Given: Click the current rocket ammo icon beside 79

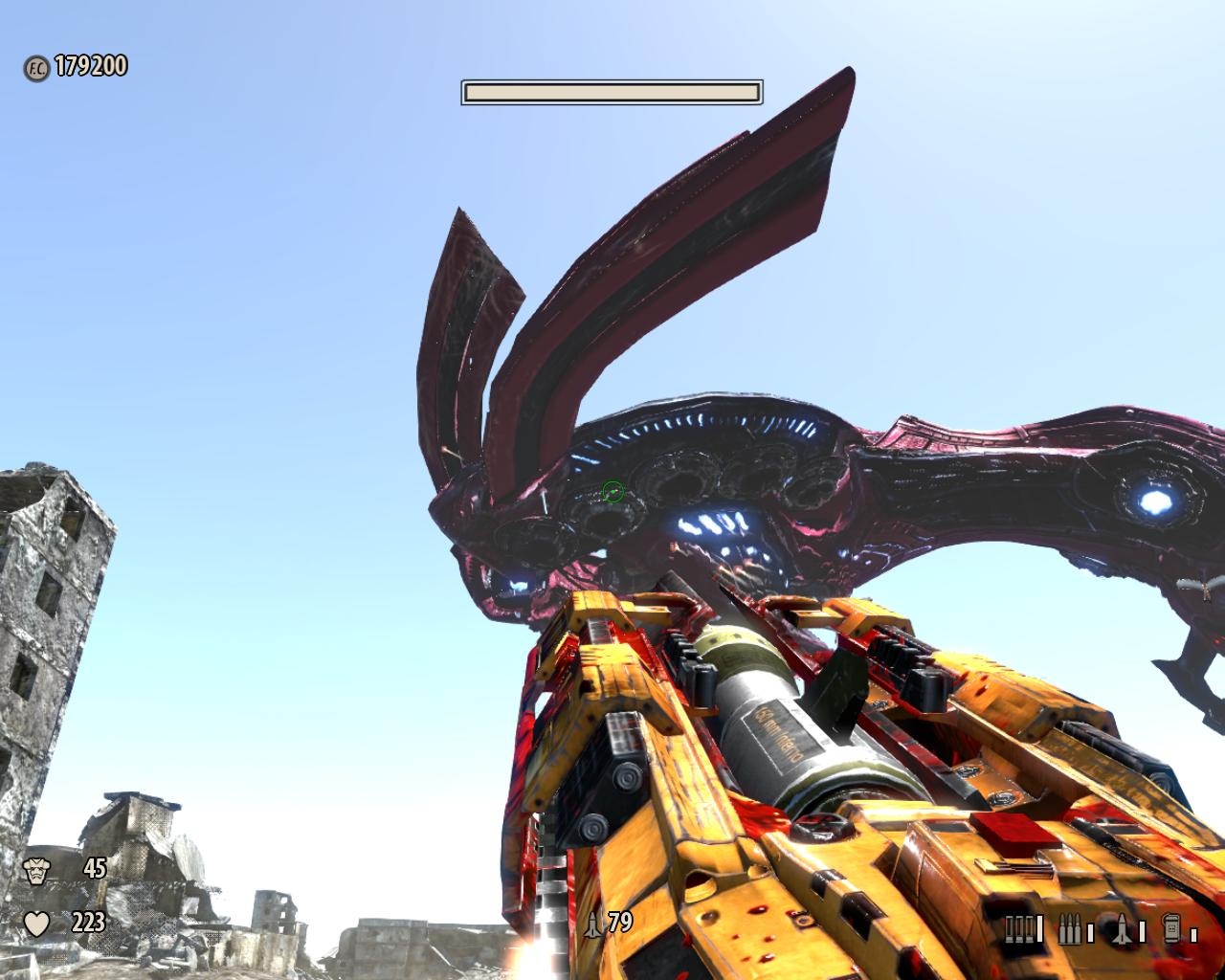Looking at the screenshot, I should [x=593, y=924].
